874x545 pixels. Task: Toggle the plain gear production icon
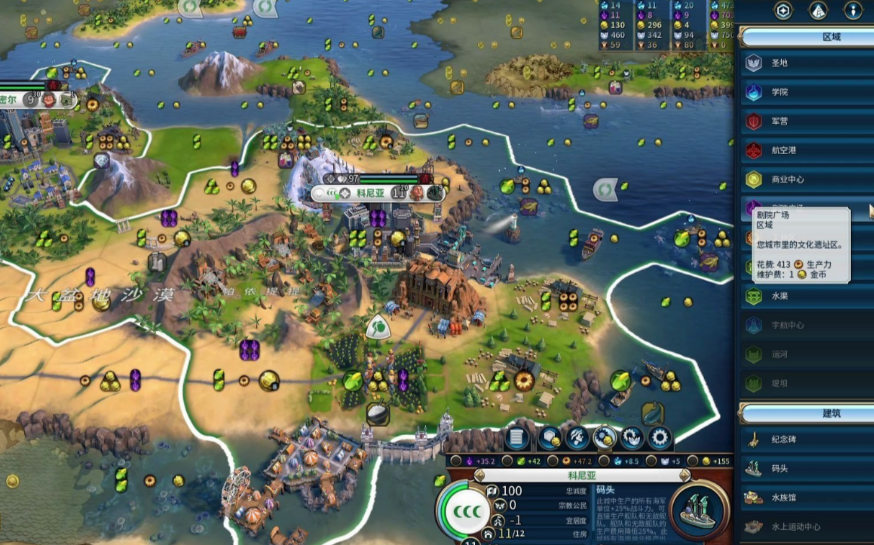659,437
